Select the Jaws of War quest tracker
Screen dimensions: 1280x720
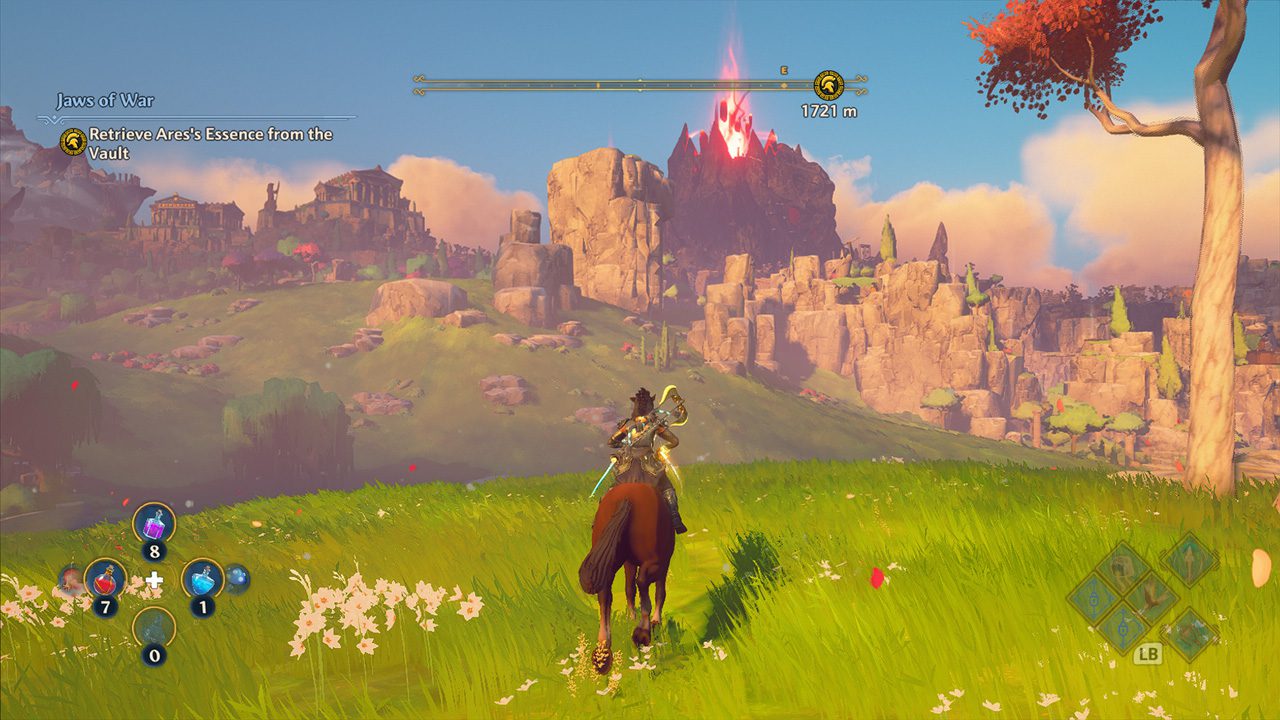[105, 101]
